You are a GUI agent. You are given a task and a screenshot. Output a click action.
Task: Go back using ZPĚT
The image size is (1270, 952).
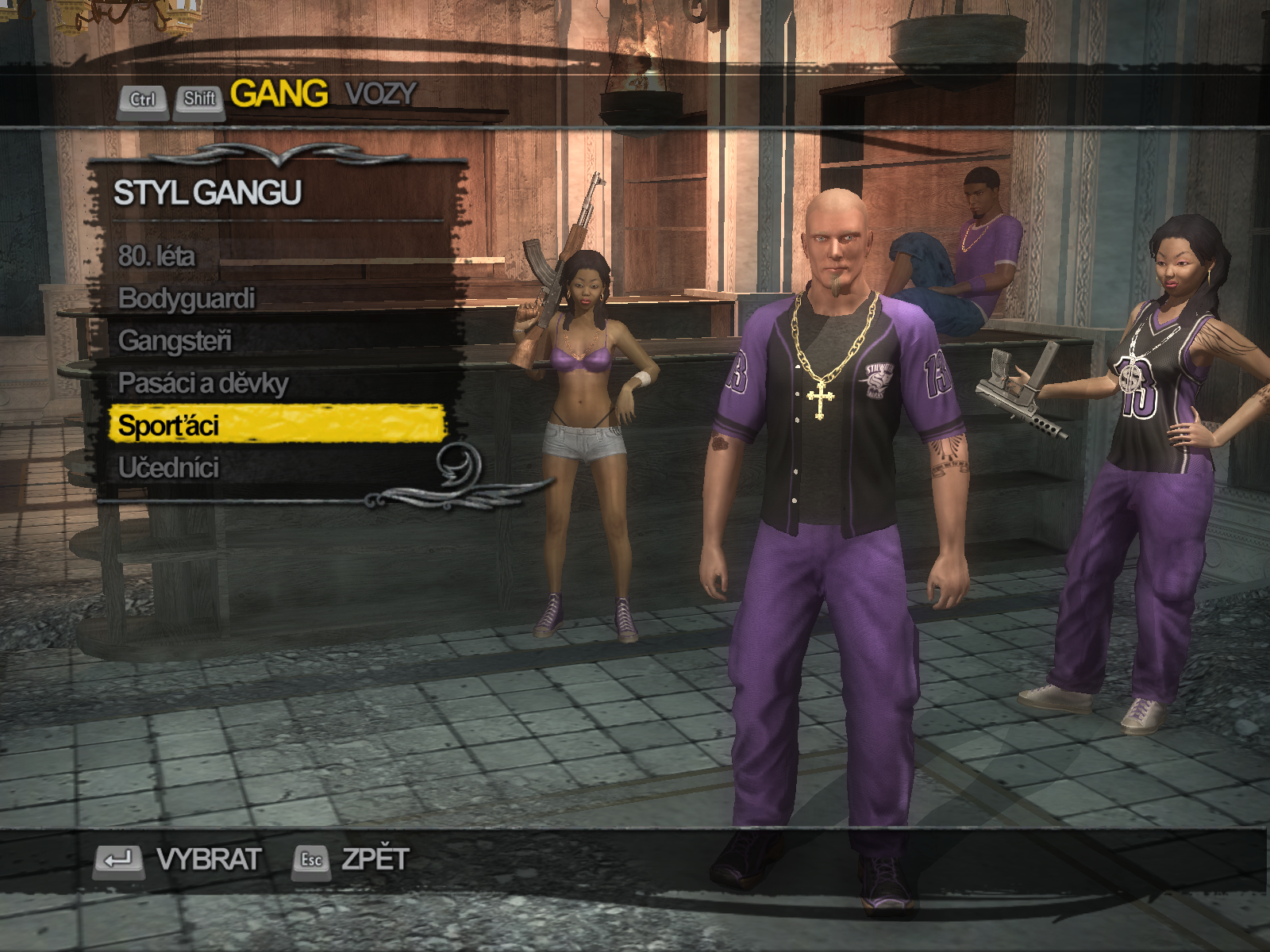pyautogui.click(x=352, y=859)
